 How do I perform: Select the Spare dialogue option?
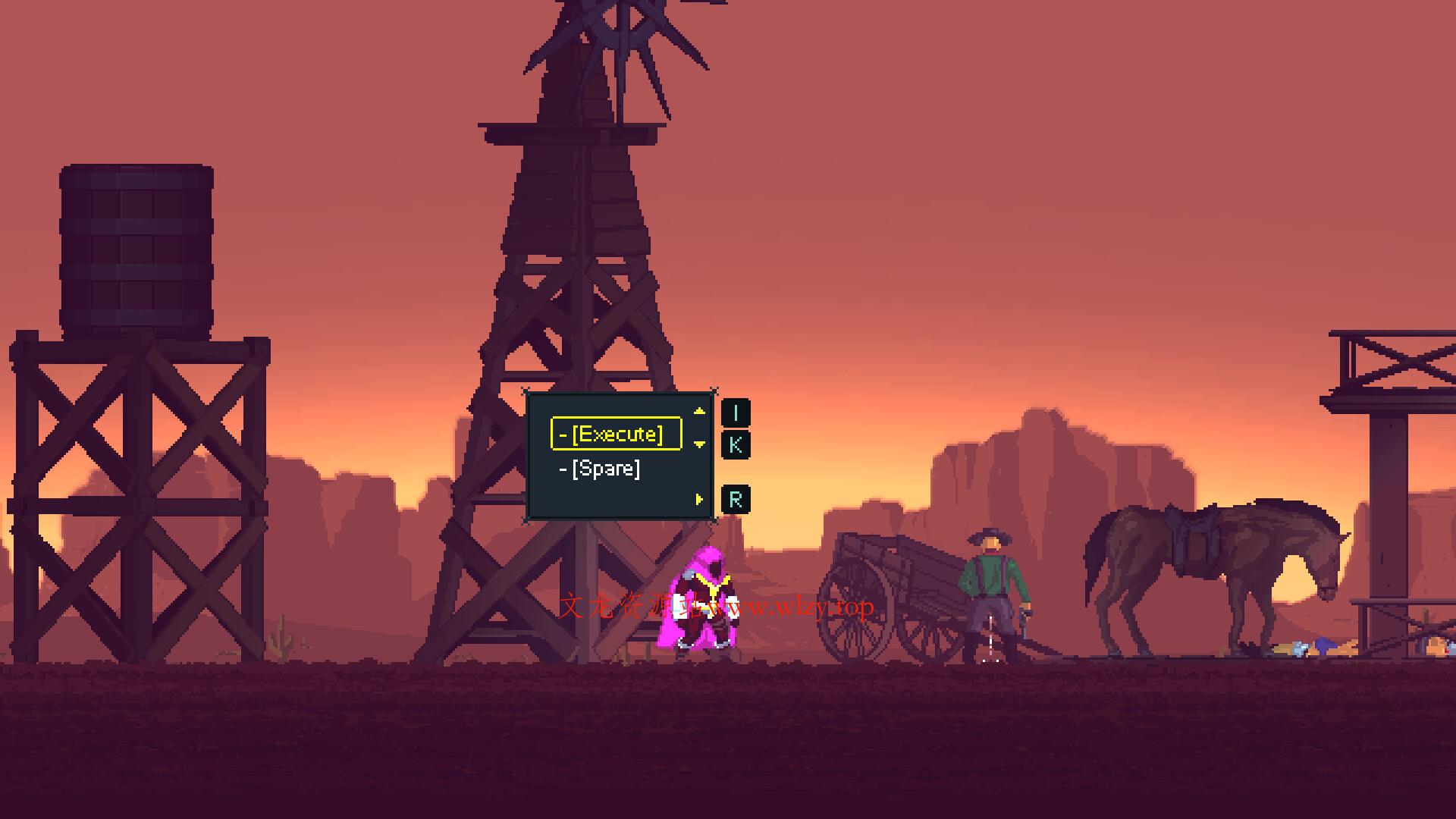[x=604, y=469]
